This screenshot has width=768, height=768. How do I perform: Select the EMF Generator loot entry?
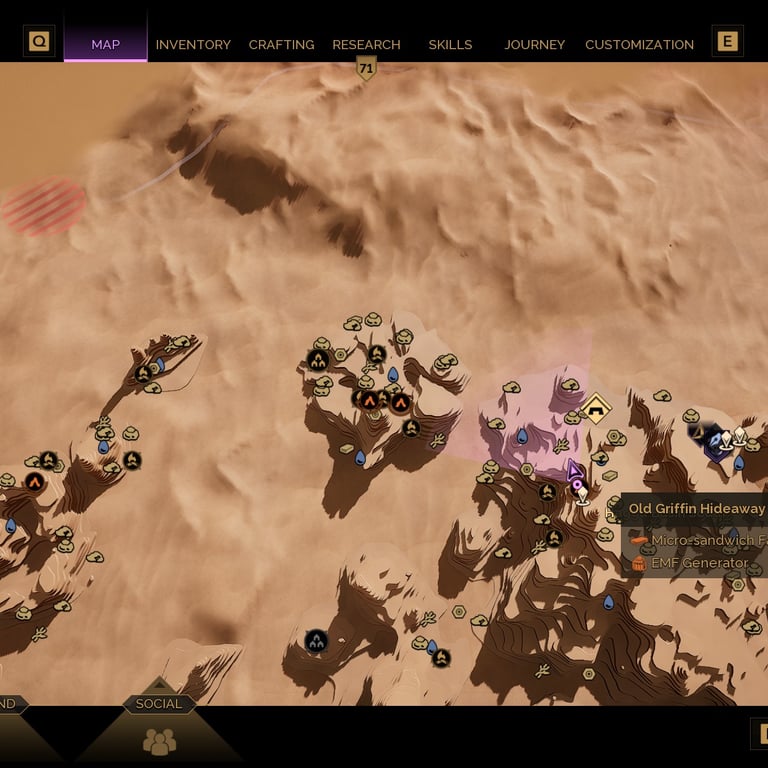(x=699, y=563)
